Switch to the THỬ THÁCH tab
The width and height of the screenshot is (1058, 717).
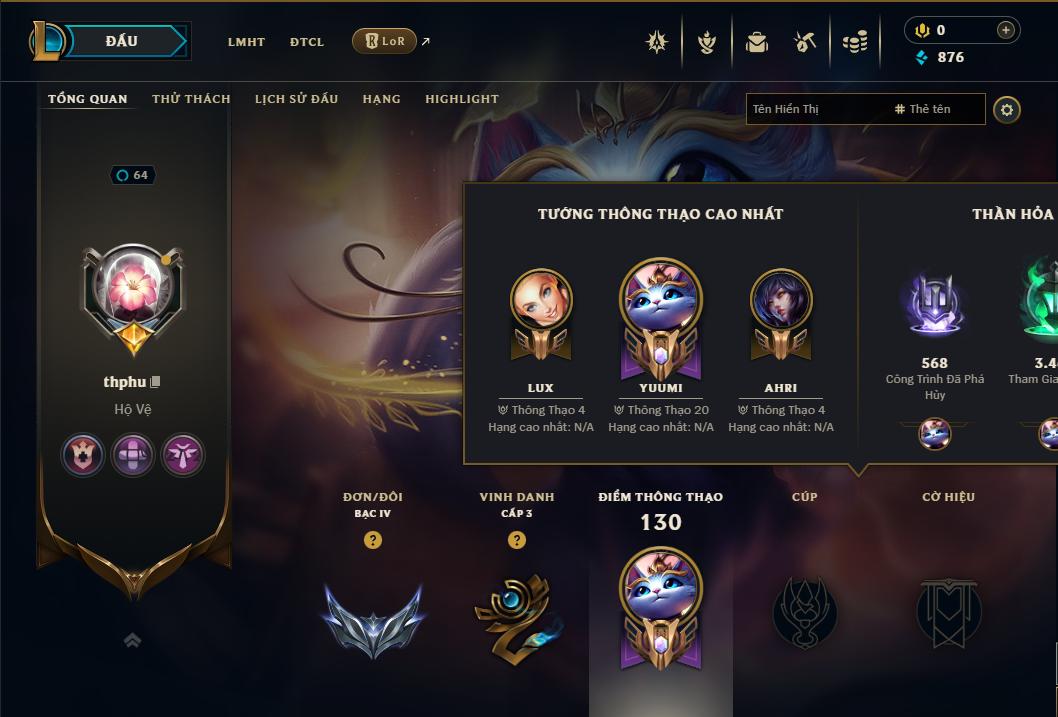191,99
